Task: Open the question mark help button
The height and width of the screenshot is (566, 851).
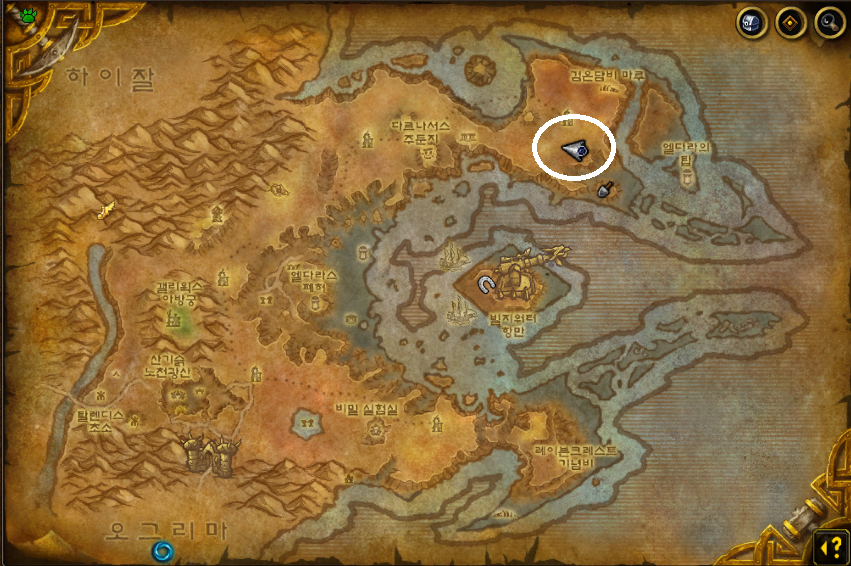Action: coord(830,546)
